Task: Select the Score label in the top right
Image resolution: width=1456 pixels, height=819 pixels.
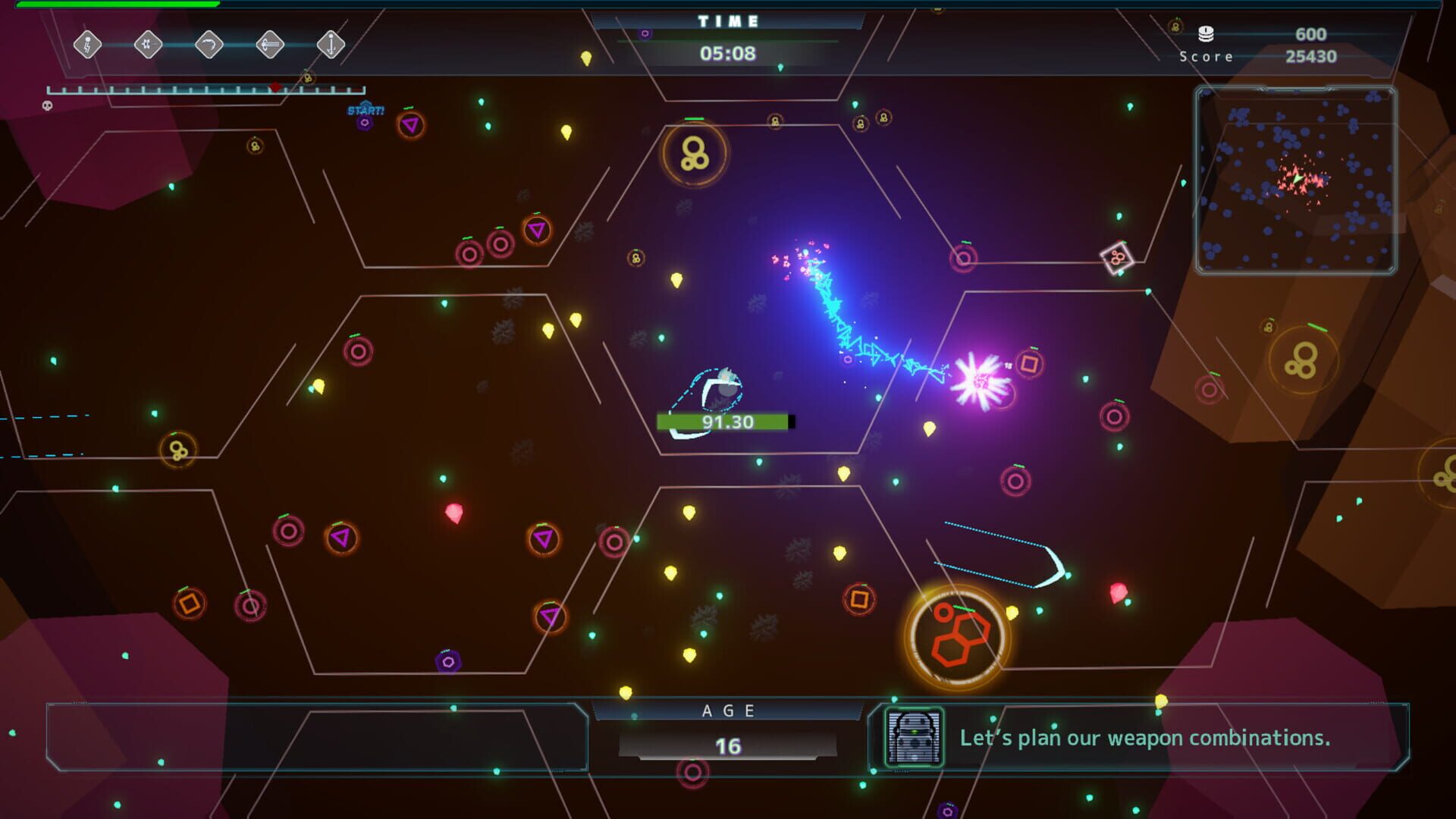Action: click(1204, 55)
